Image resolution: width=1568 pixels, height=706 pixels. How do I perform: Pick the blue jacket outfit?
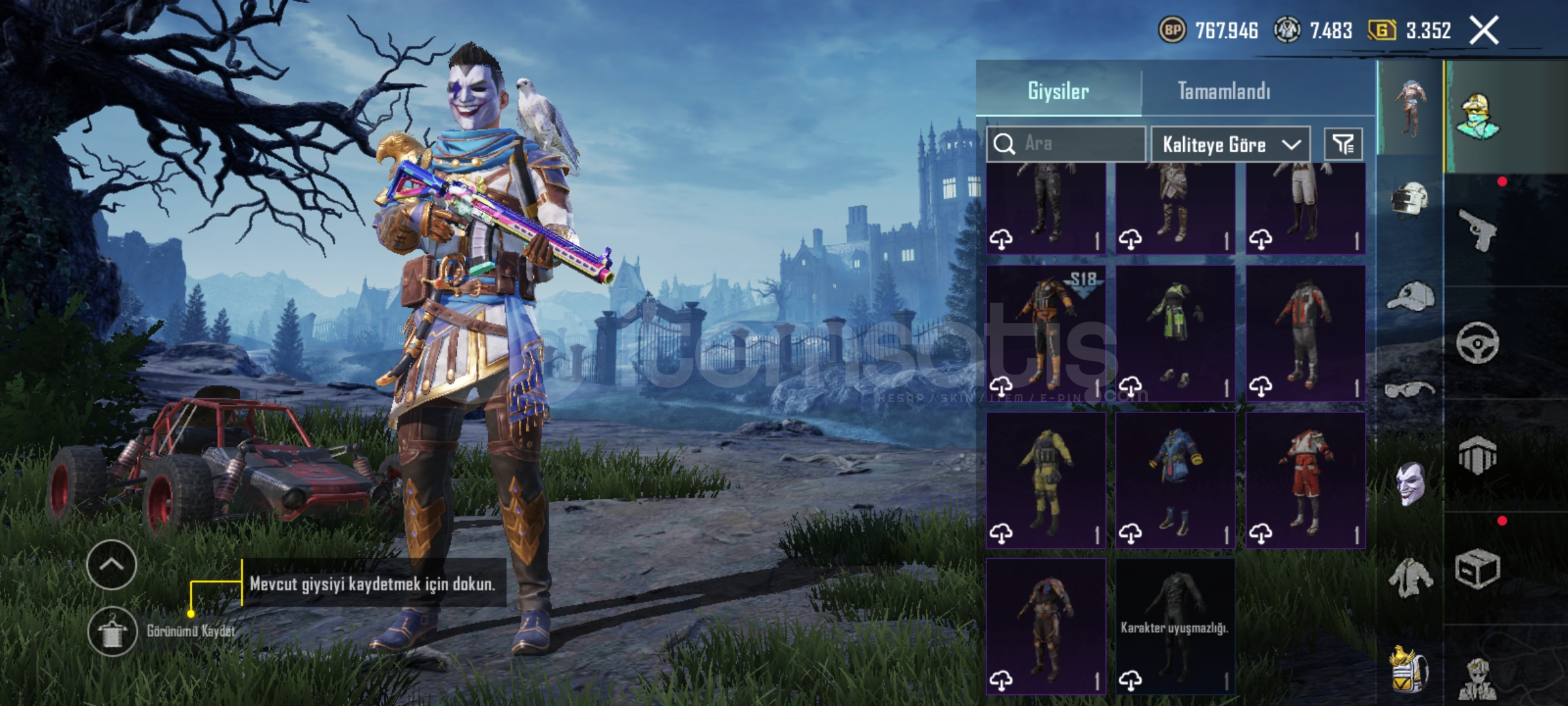pos(1175,480)
